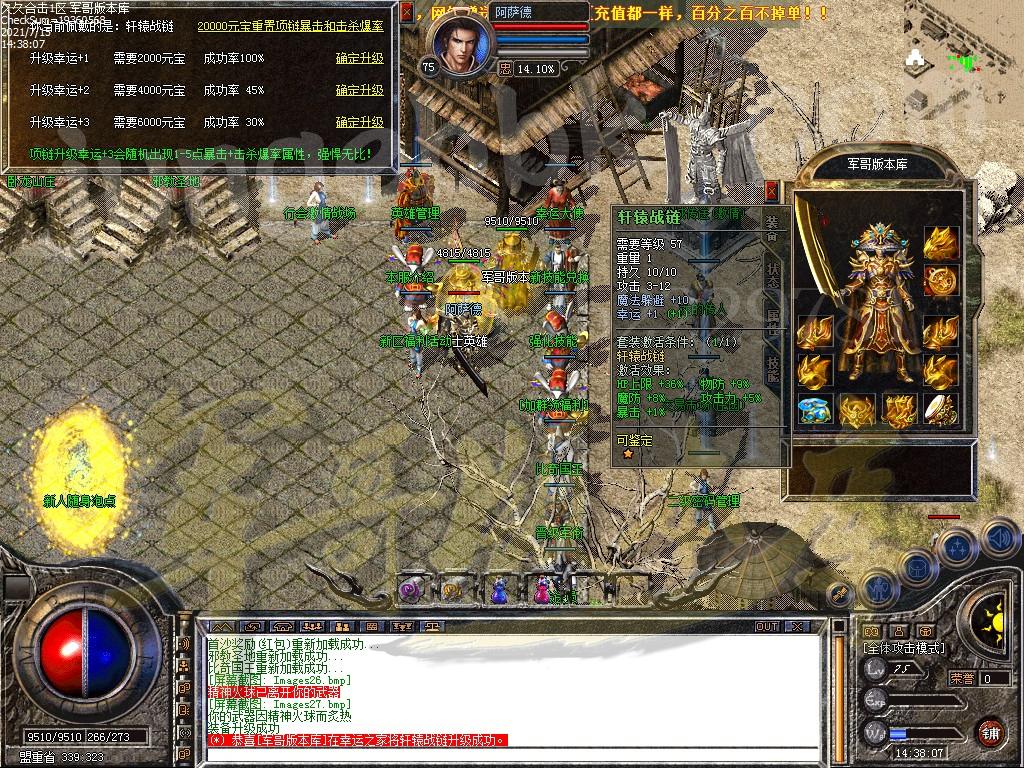Select the golden medallion equipment slot

tap(940, 280)
